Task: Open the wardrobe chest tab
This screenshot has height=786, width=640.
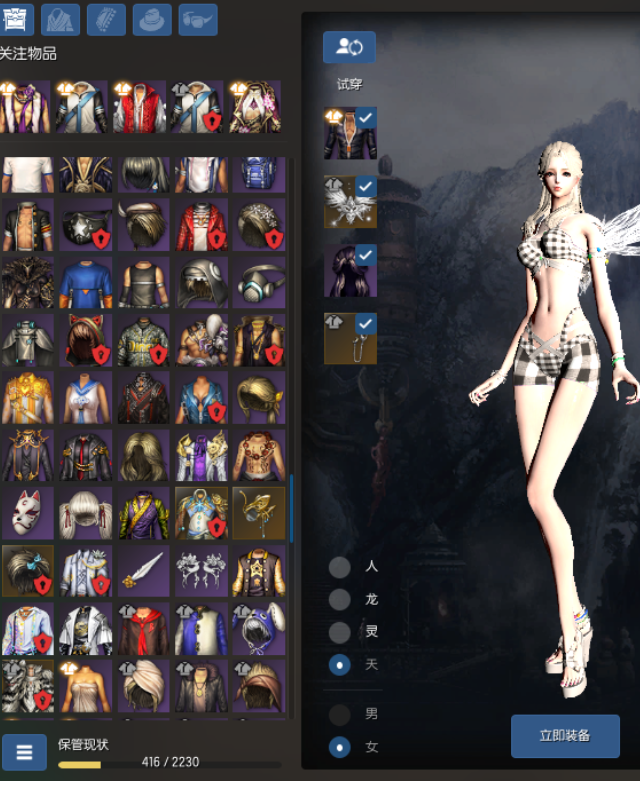Action: pyautogui.click(x=17, y=19)
